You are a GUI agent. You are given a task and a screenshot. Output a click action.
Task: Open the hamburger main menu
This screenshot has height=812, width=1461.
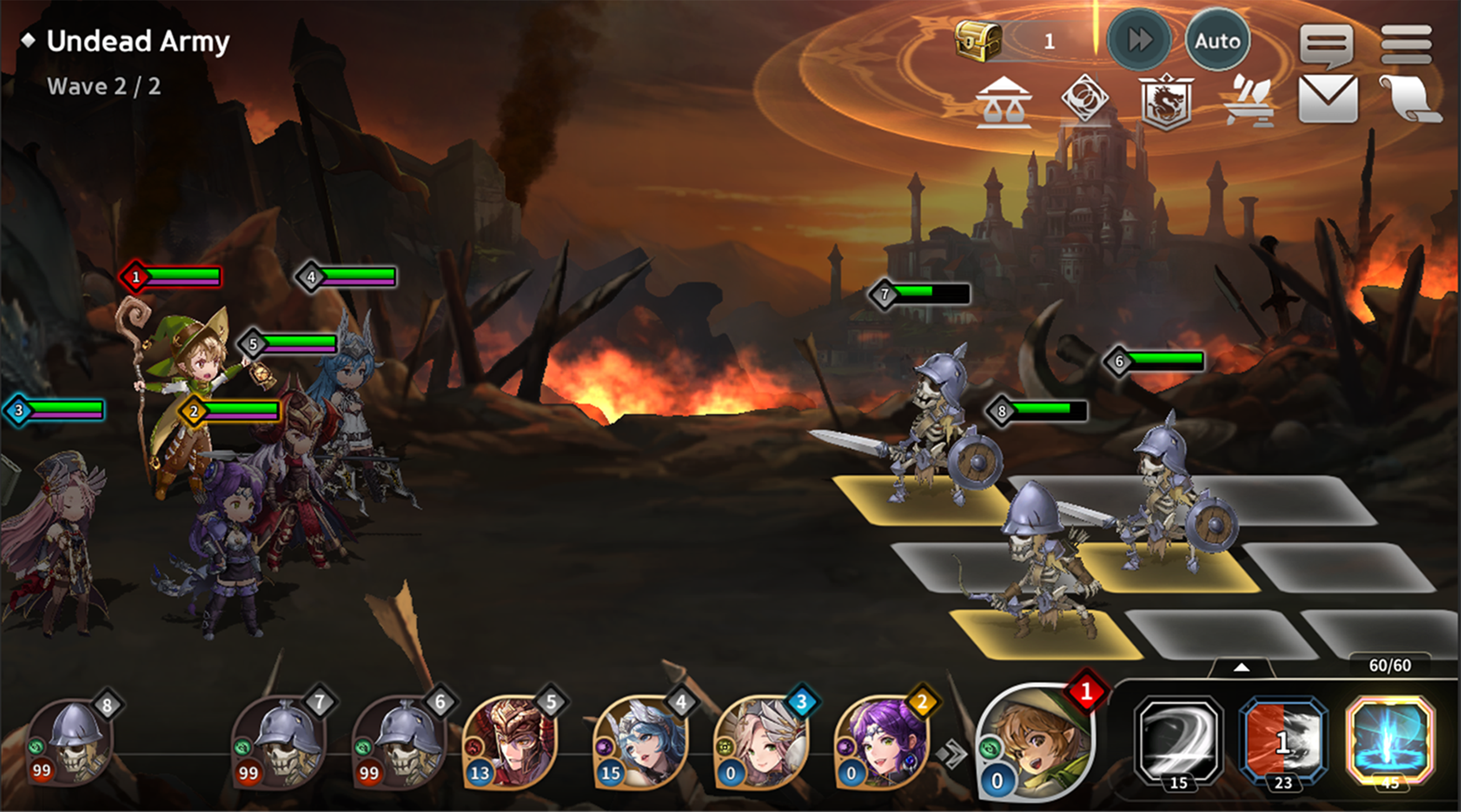(1407, 44)
